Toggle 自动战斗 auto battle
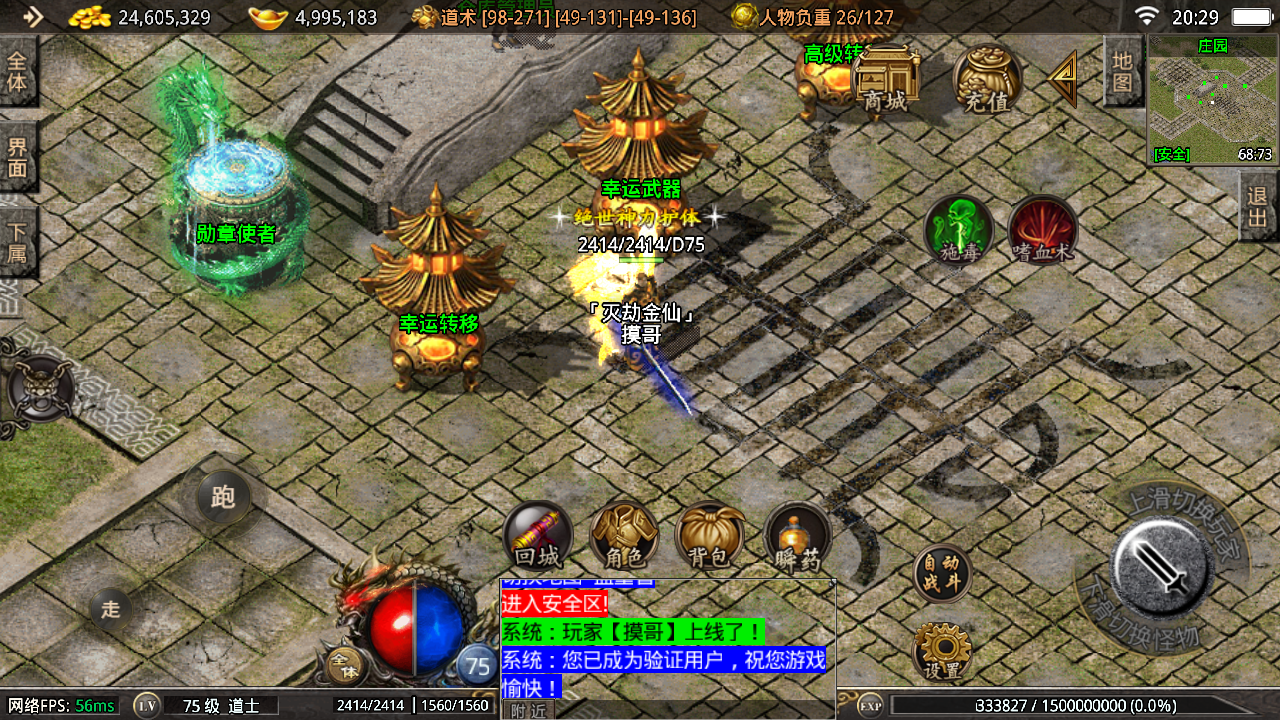Screen dimensions: 1280x720 (942, 574)
